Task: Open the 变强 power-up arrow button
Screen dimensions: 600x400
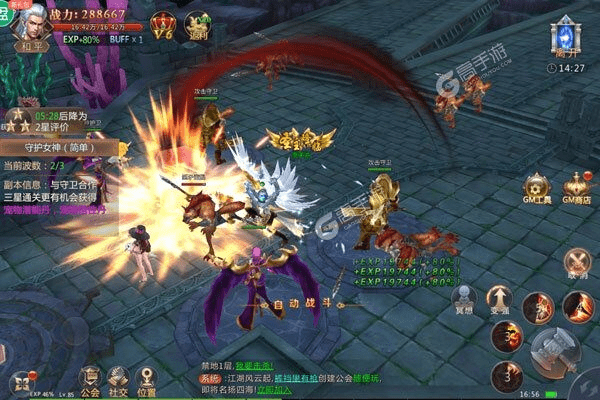Action: tap(498, 300)
